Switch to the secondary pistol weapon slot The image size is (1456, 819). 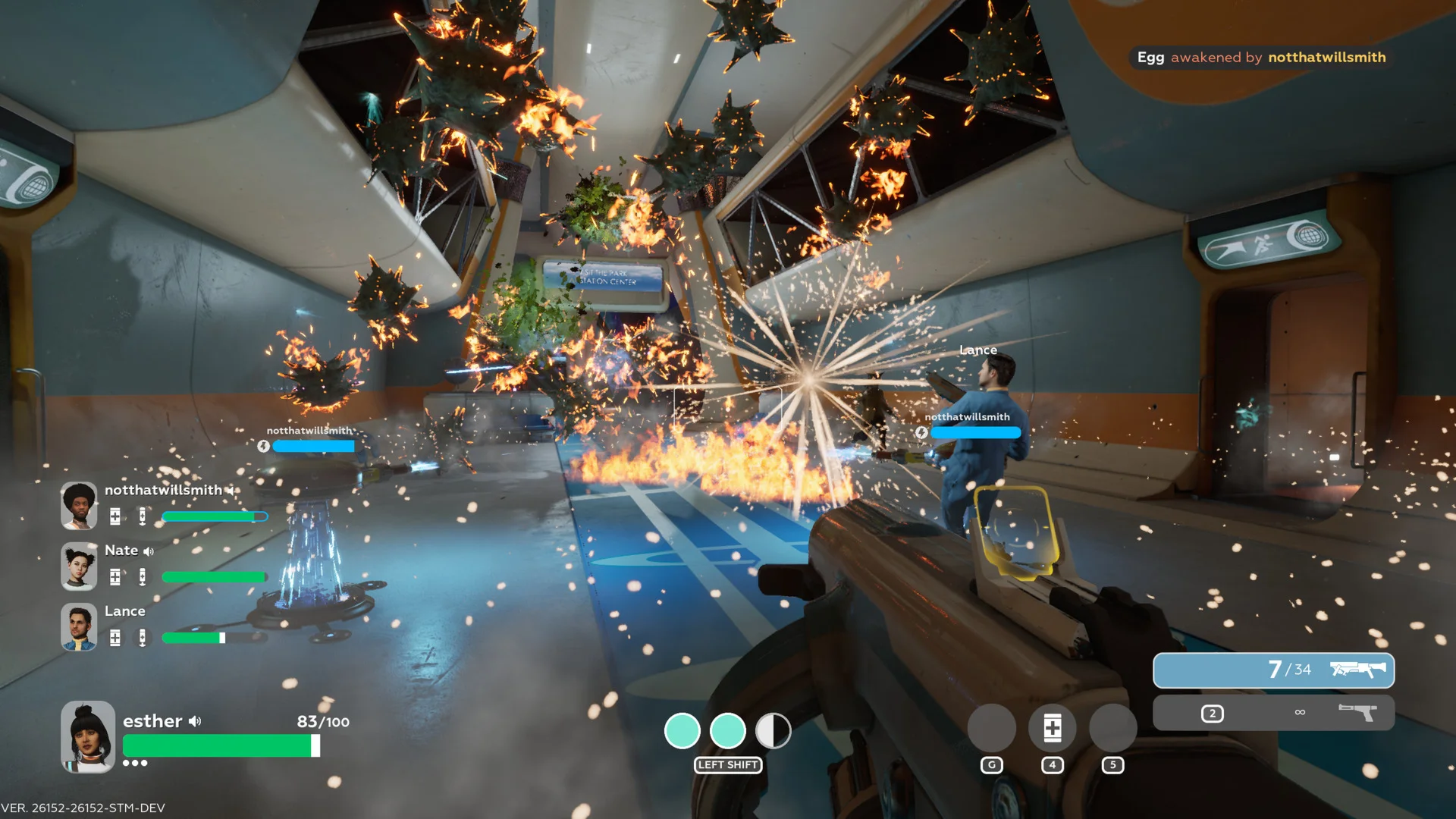pyautogui.click(x=1273, y=713)
